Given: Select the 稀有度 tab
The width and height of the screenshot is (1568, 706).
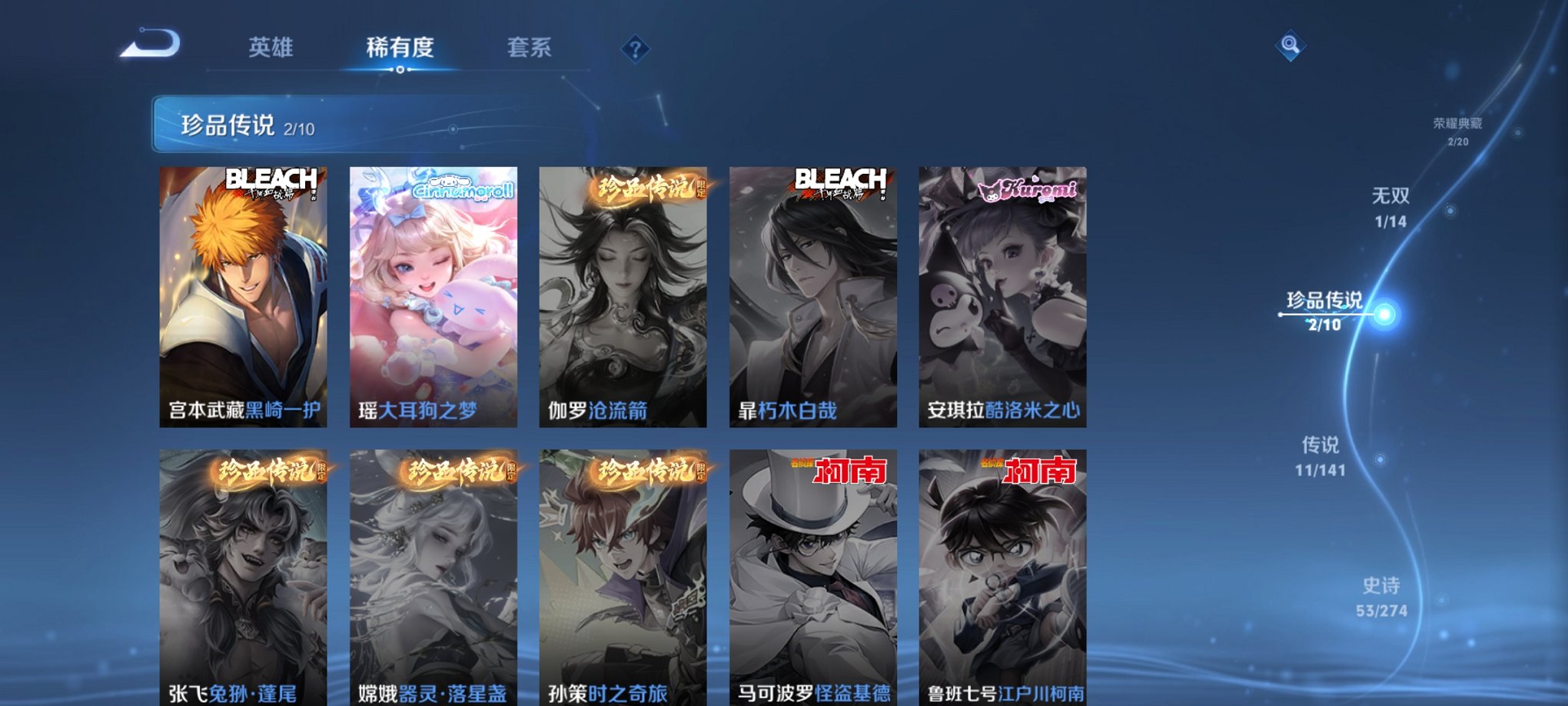Looking at the screenshot, I should [398, 48].
